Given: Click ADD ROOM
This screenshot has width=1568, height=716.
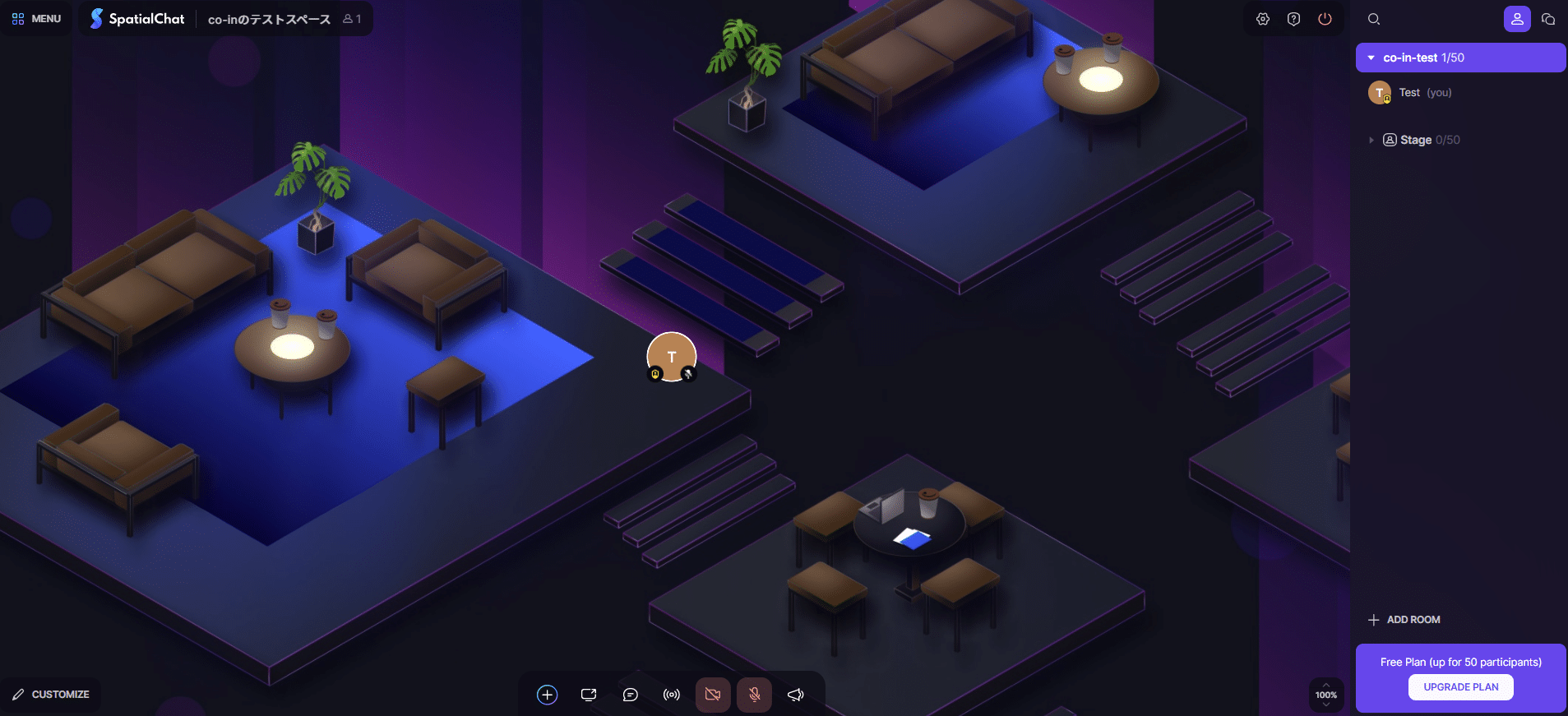Looking at the screenshot, I should [1404, 620].
